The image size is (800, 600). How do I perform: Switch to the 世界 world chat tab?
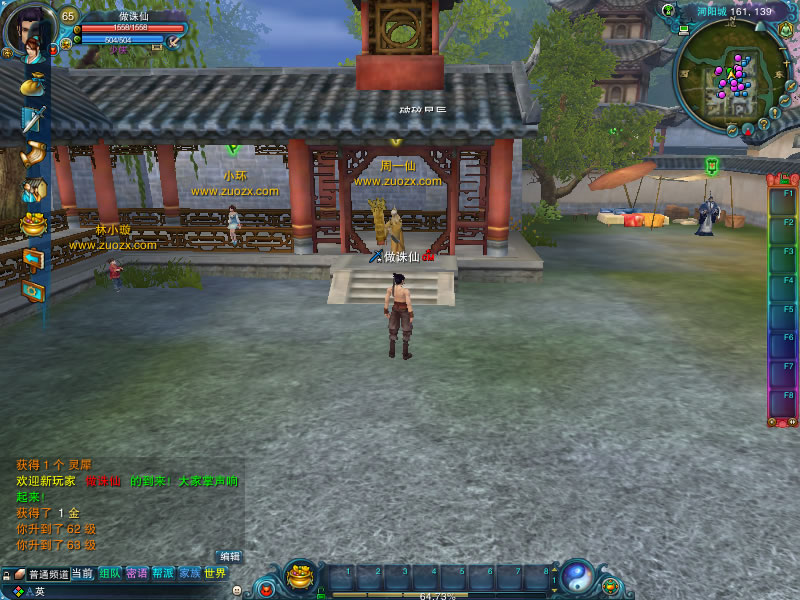tap(215, 574)
